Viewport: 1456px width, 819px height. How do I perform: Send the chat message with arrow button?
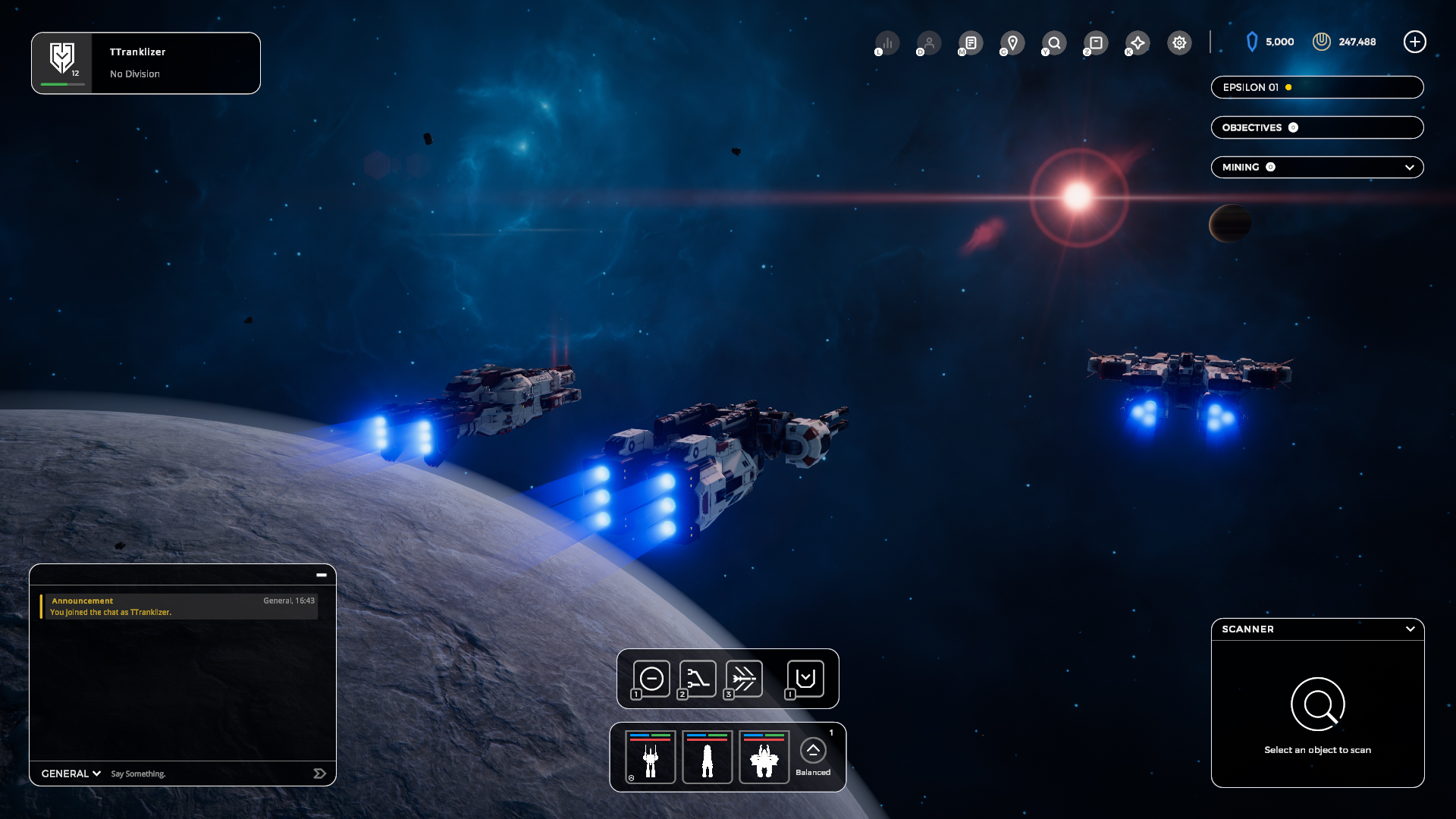[319, 773]
